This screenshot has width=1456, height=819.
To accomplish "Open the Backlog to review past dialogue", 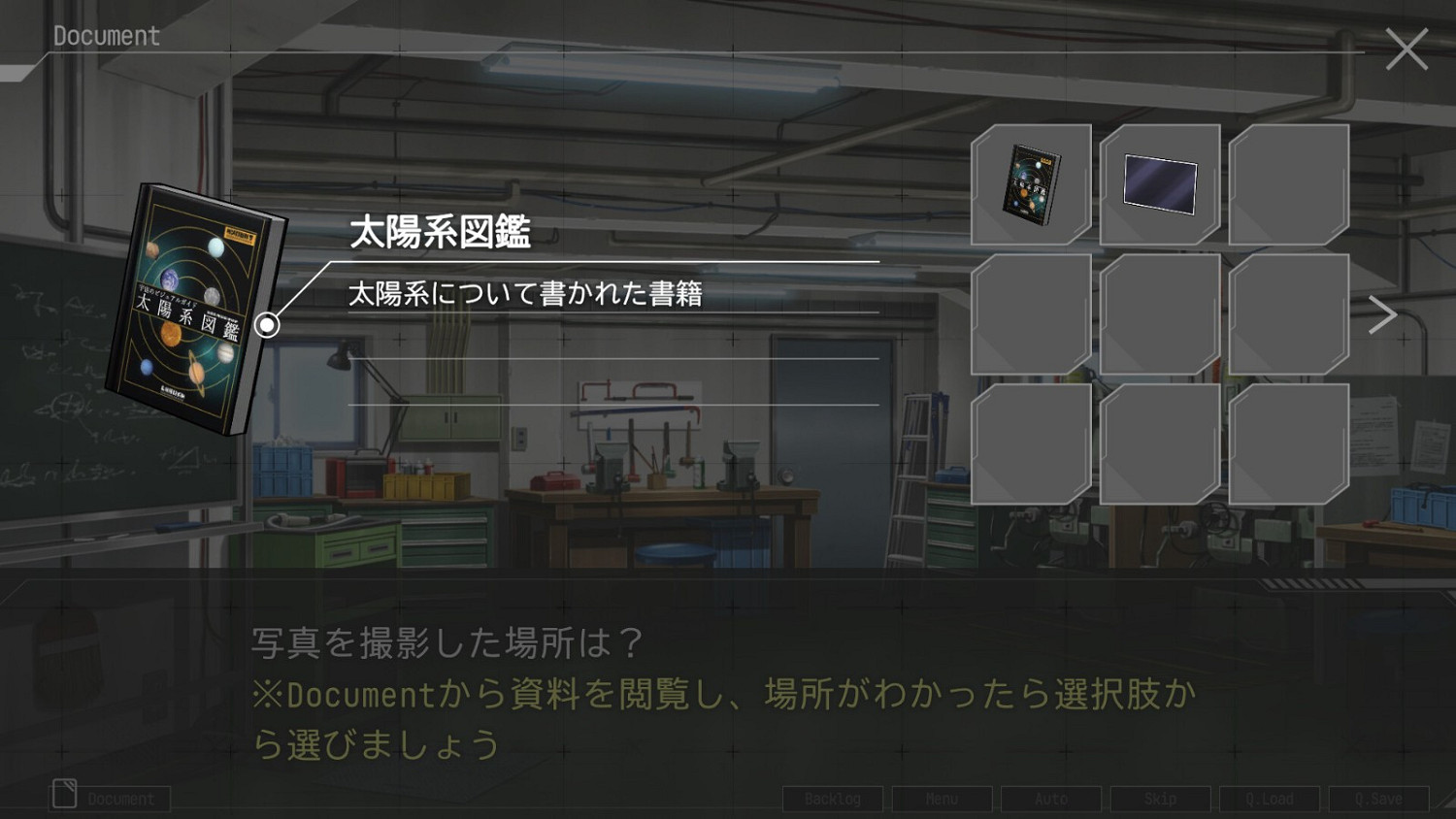I will 832,799.
